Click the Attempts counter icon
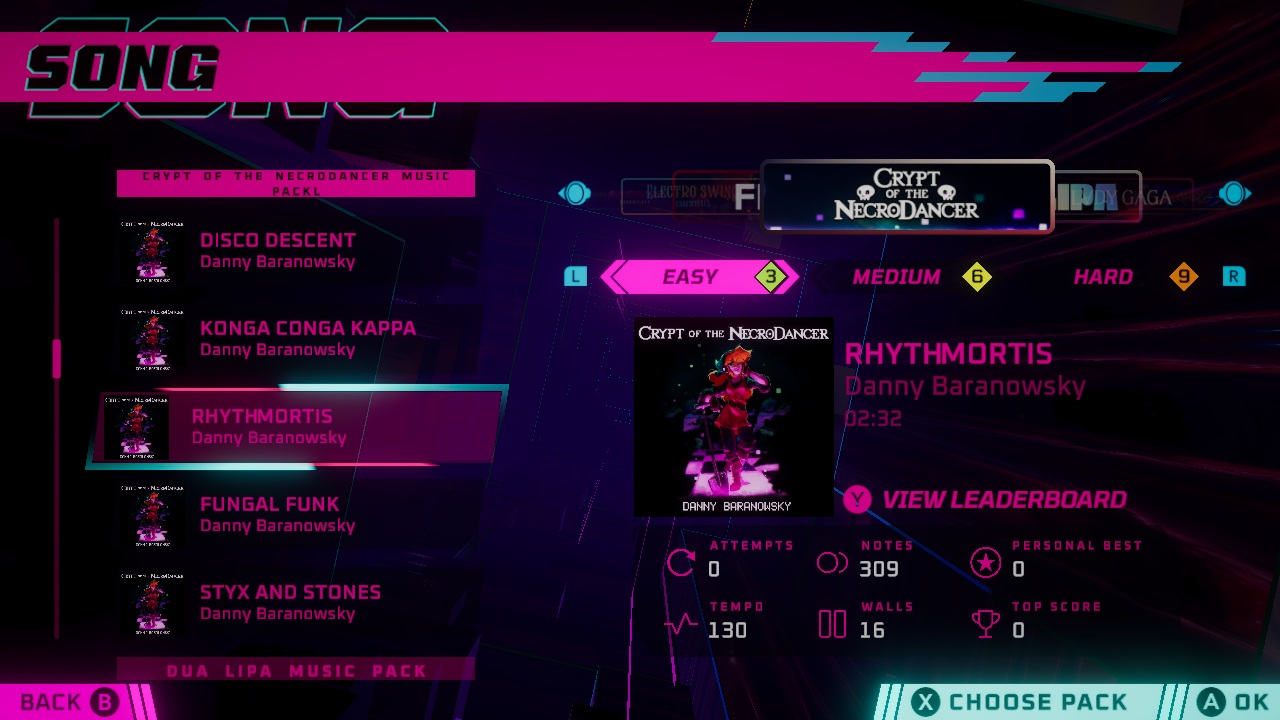 pyautogui.click(x=683, y=562)
